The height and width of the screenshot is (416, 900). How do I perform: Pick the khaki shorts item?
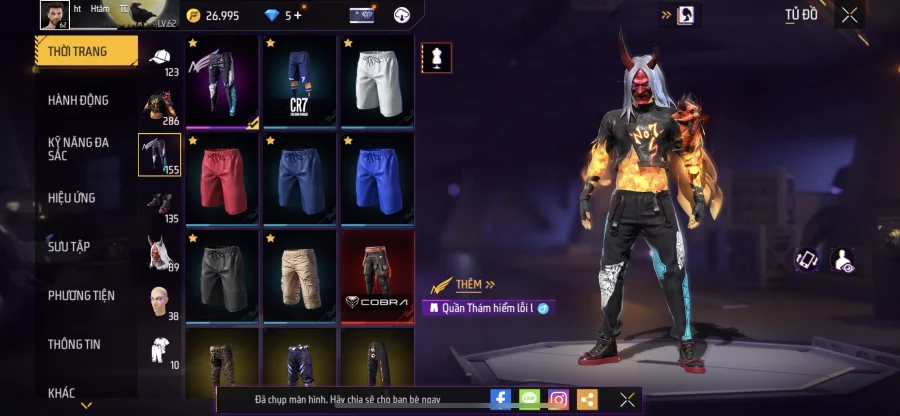[299, 275]
